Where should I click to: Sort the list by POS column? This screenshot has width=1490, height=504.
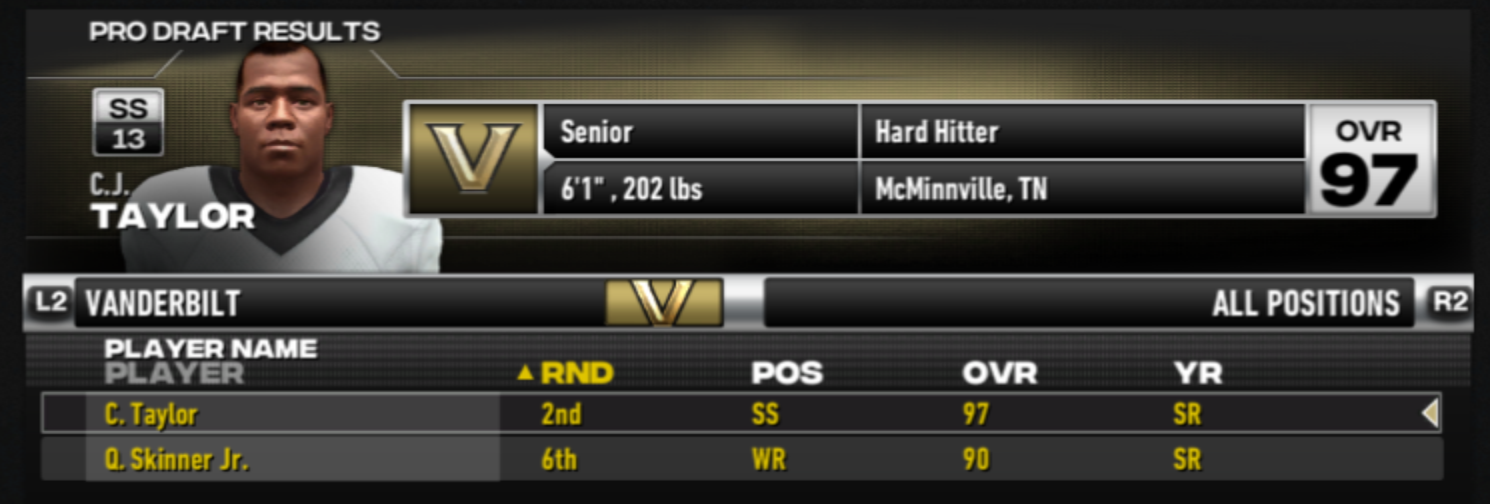tap(786, 374)
